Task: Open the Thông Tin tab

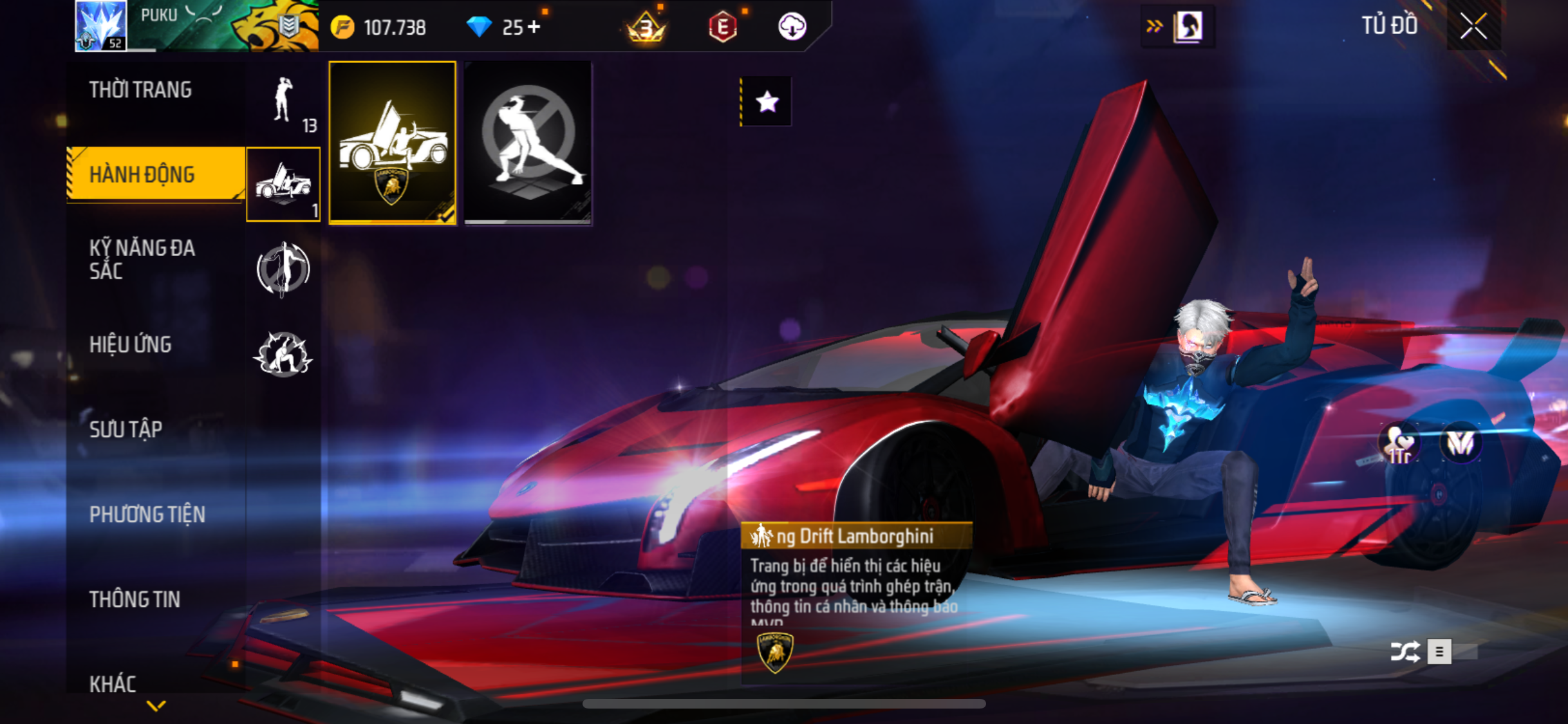Action: (135, 599)
